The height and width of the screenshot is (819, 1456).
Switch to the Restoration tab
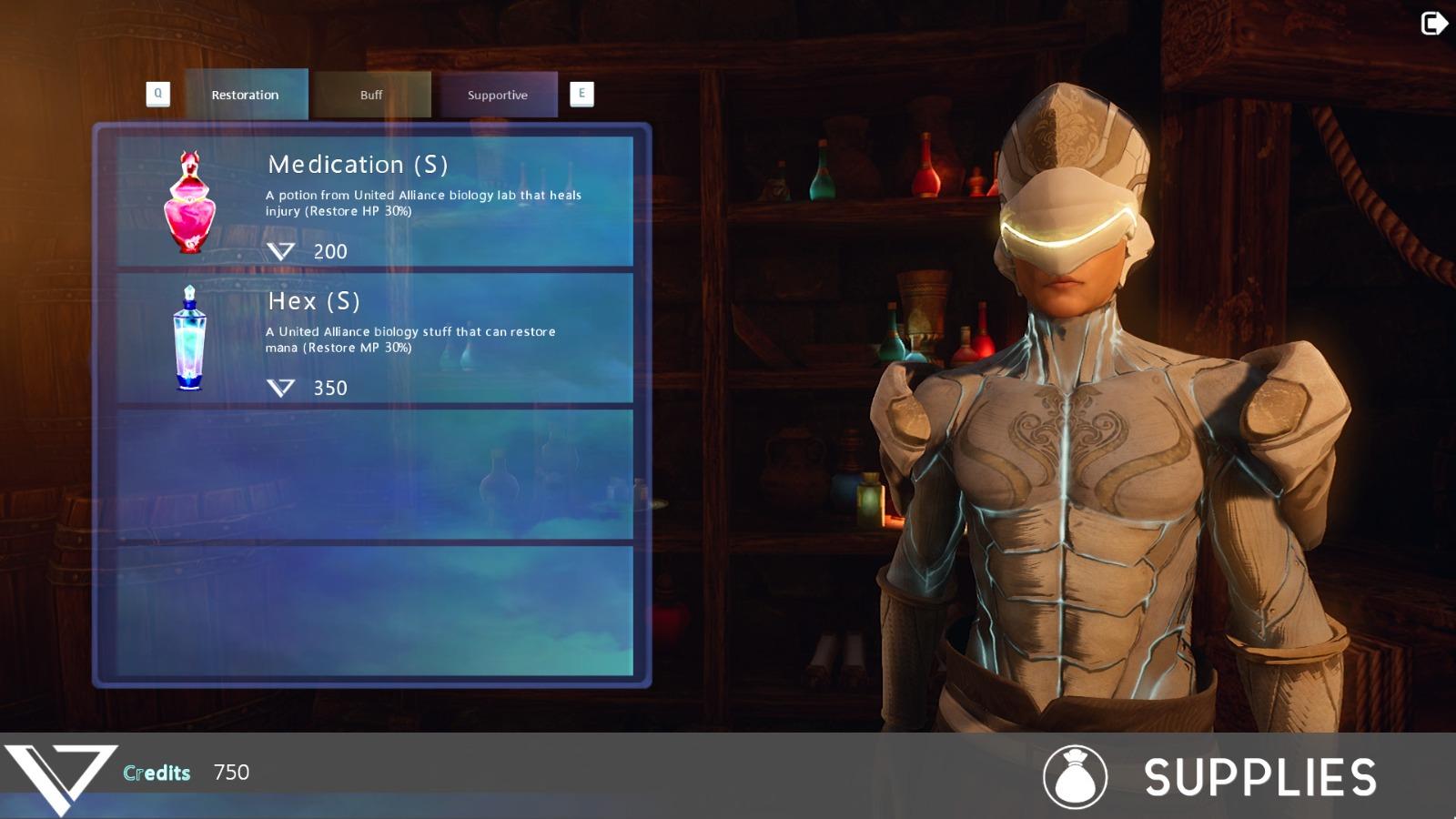[x=246, y=95]
